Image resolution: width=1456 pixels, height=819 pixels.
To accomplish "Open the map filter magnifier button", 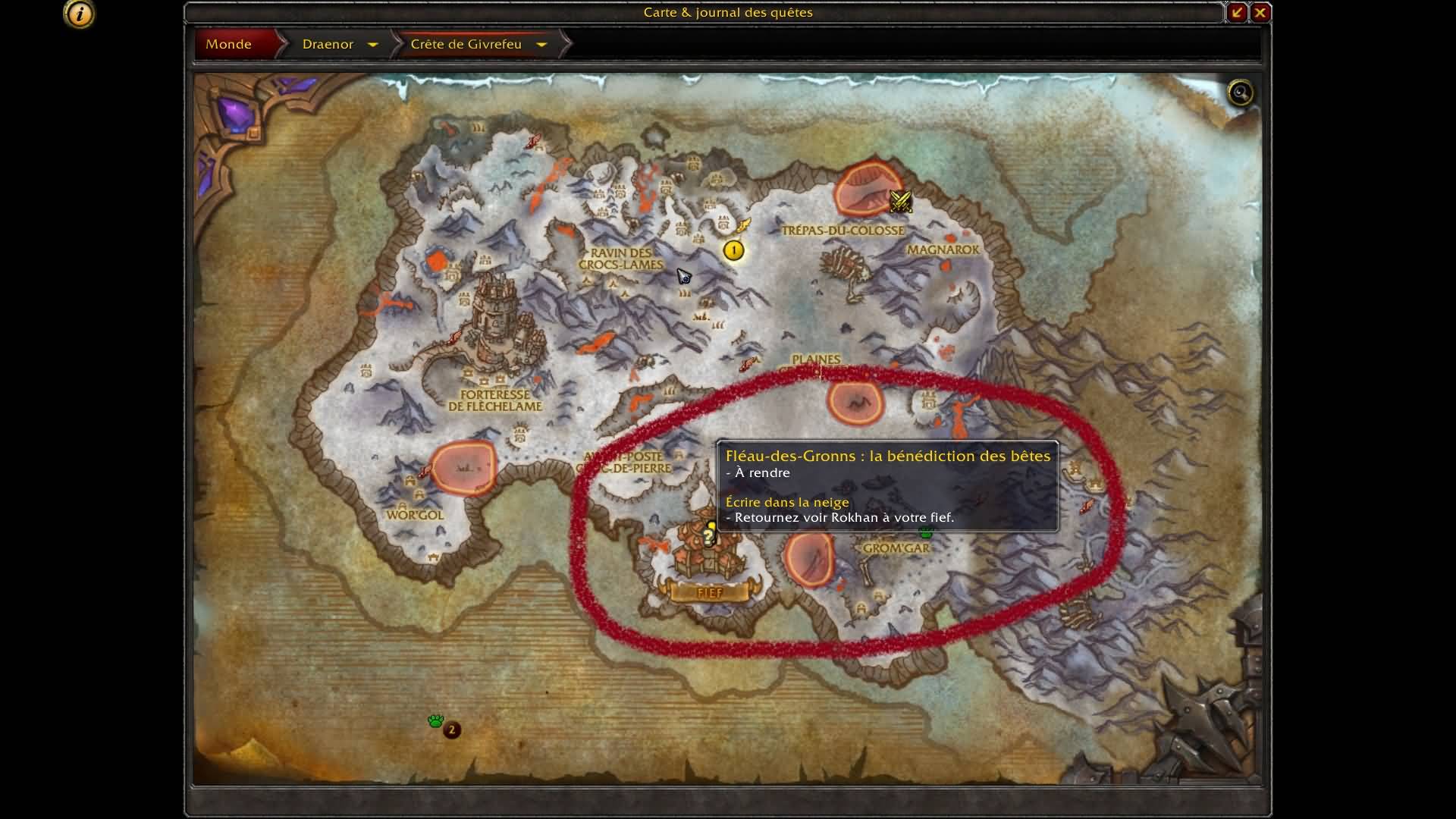I will tap(1241, 93).
